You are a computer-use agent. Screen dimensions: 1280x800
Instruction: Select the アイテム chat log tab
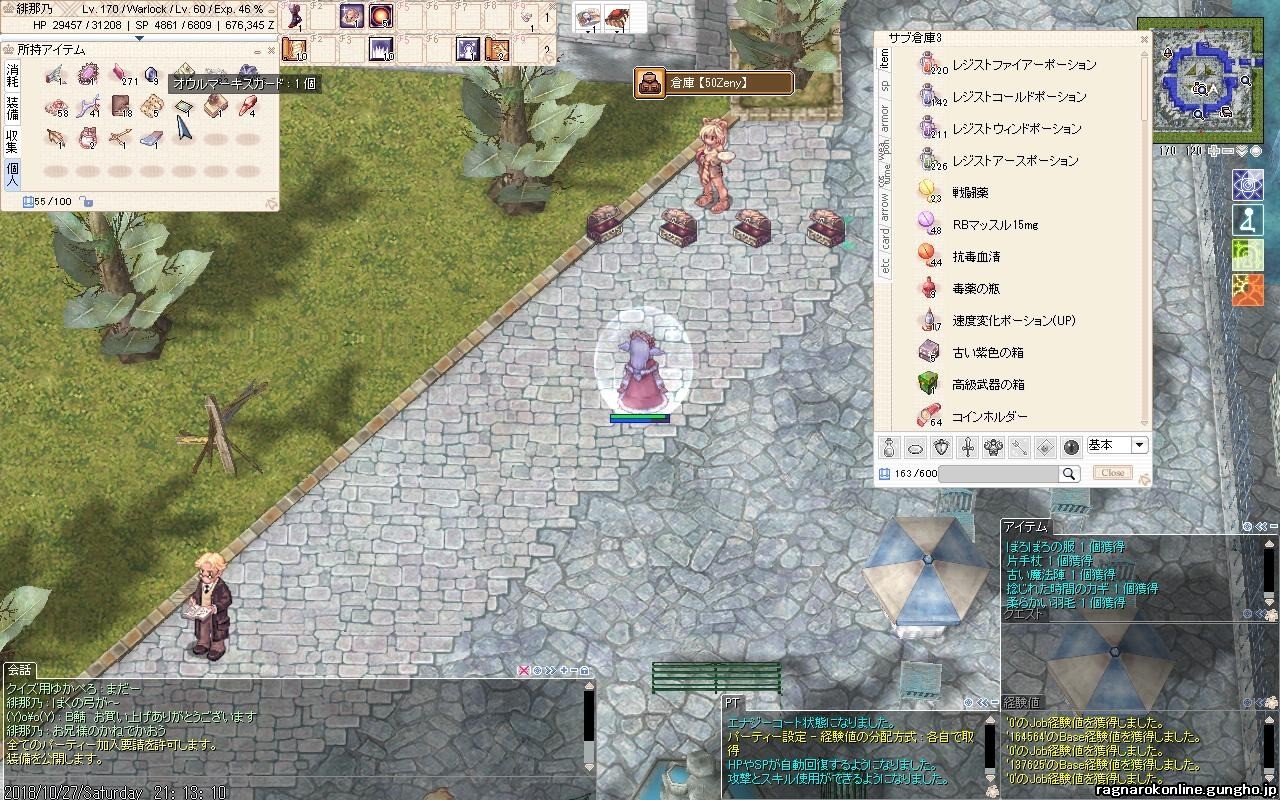click(x=1025, y=527)
